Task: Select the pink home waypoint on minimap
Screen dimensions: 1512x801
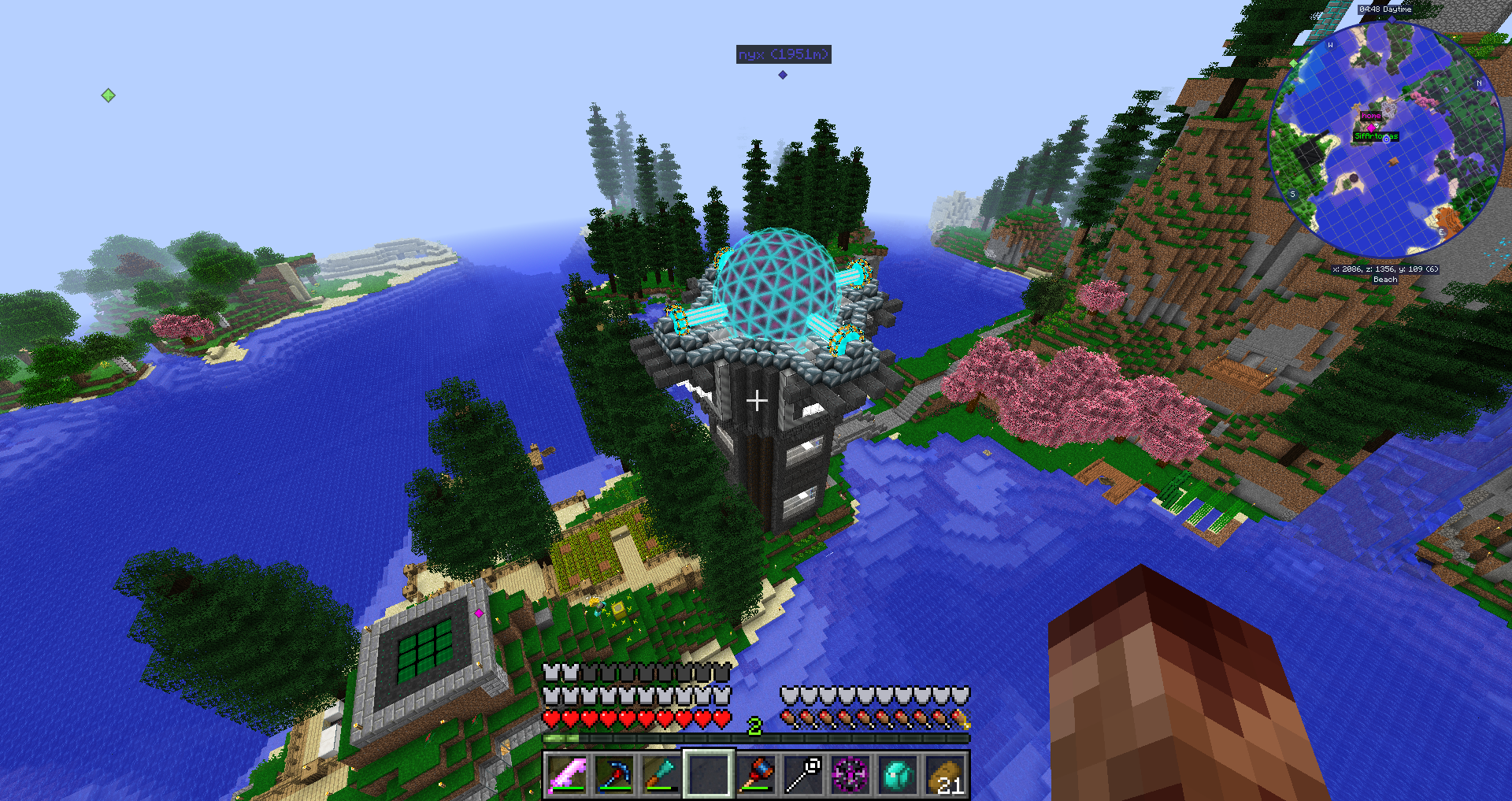Action: pyautogui.click(x=1371, y=117)
